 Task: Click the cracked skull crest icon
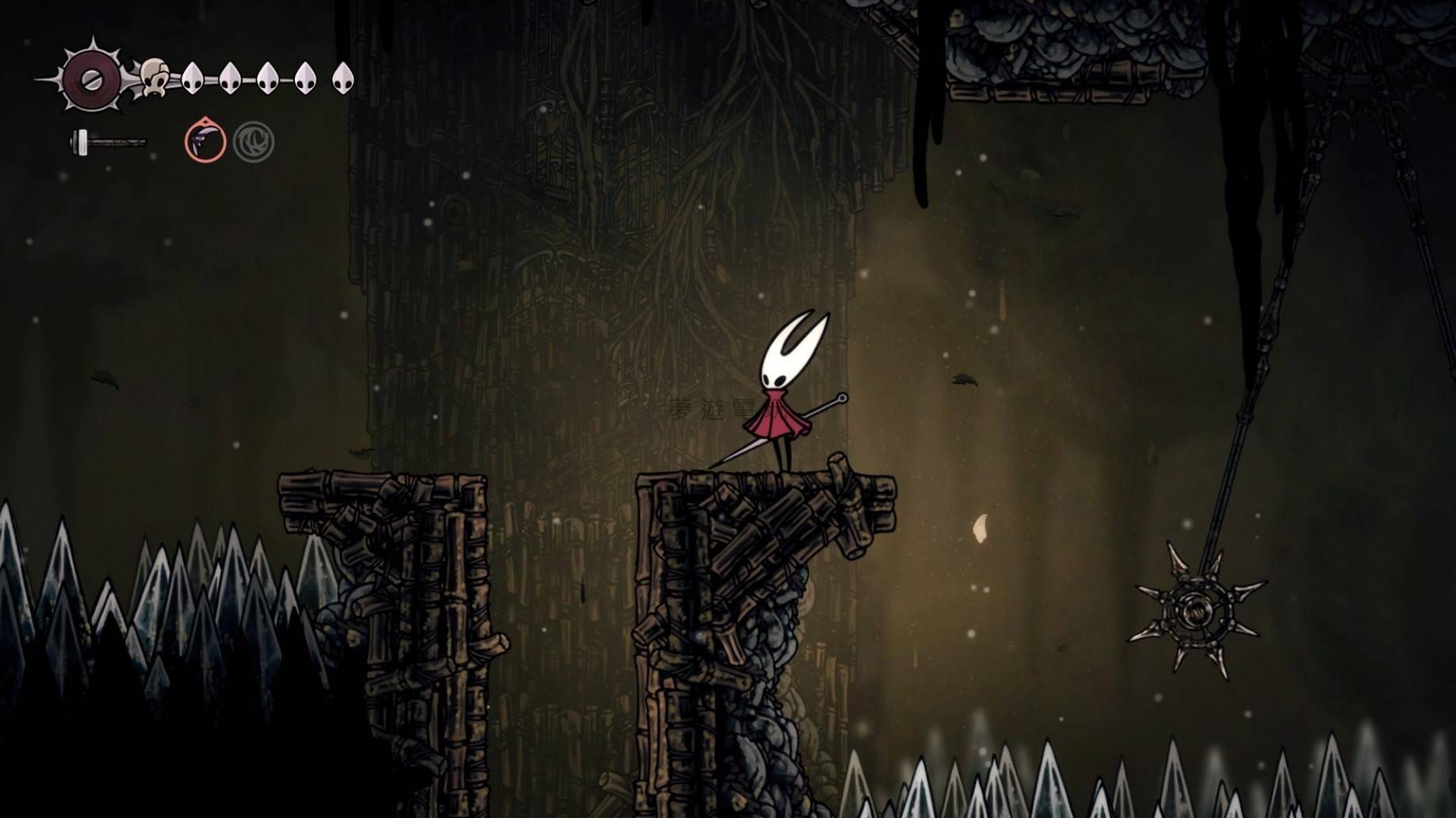coord(155,78)
